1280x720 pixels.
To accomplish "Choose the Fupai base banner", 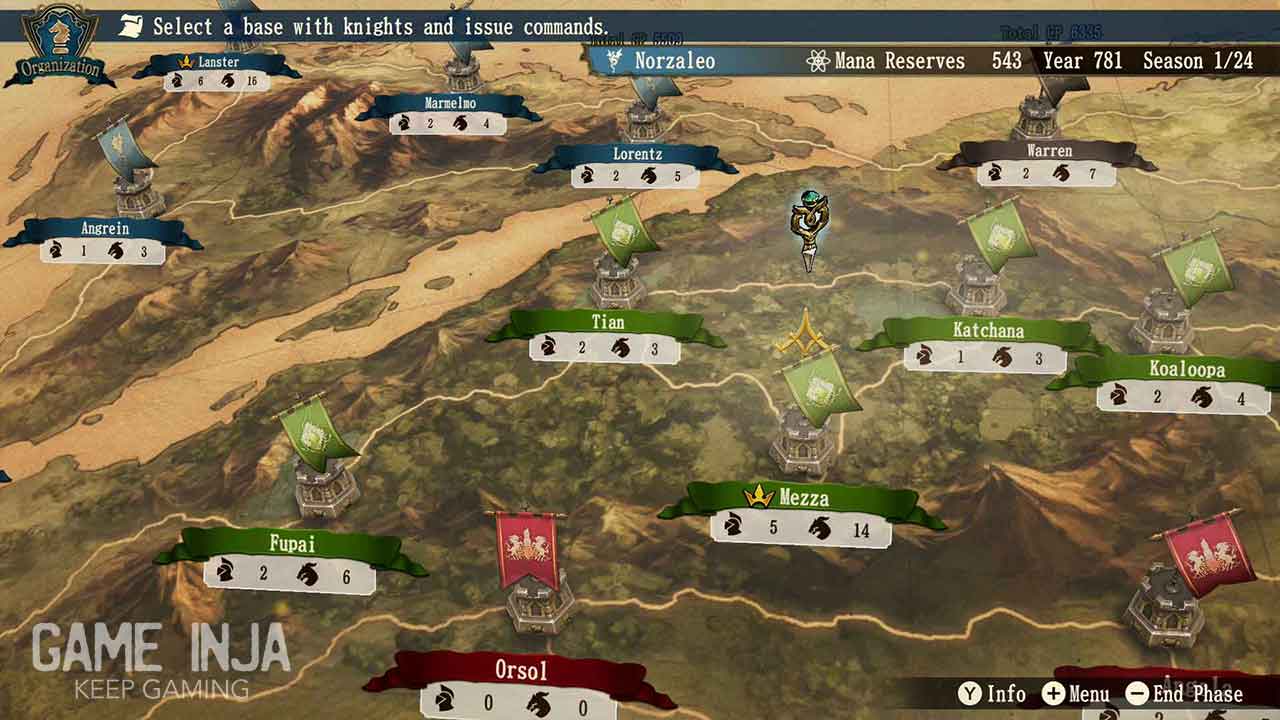I will [292, 545].
